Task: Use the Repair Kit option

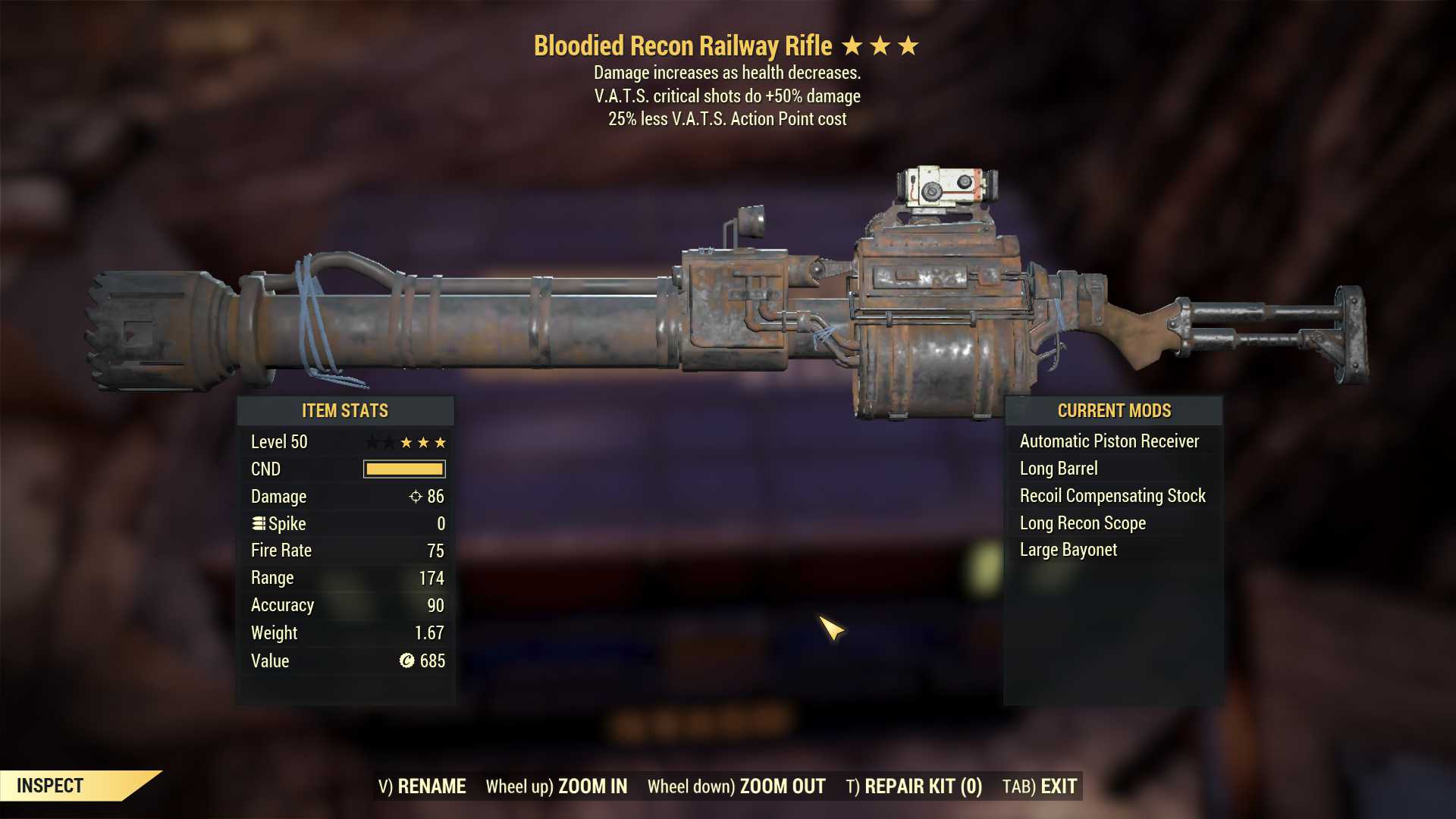Action: pos(914,786)
